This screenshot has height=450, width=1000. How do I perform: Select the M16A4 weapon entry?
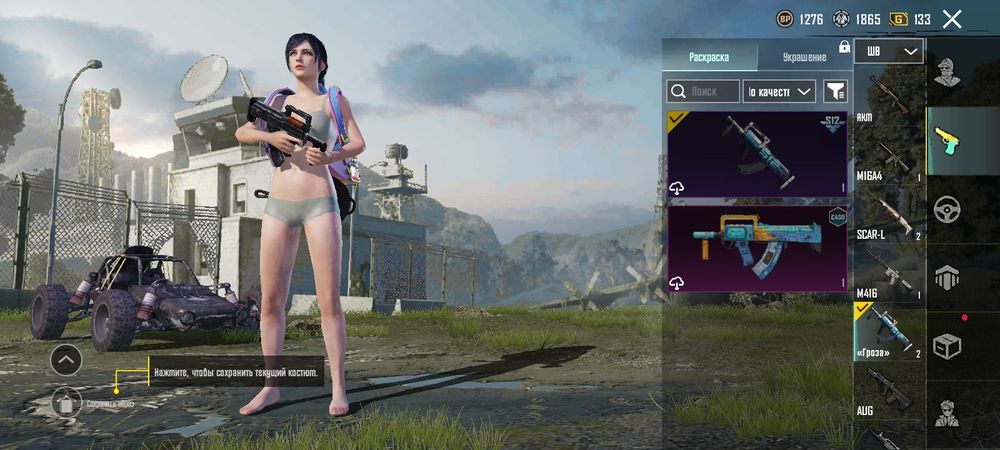tap(889, 157)
